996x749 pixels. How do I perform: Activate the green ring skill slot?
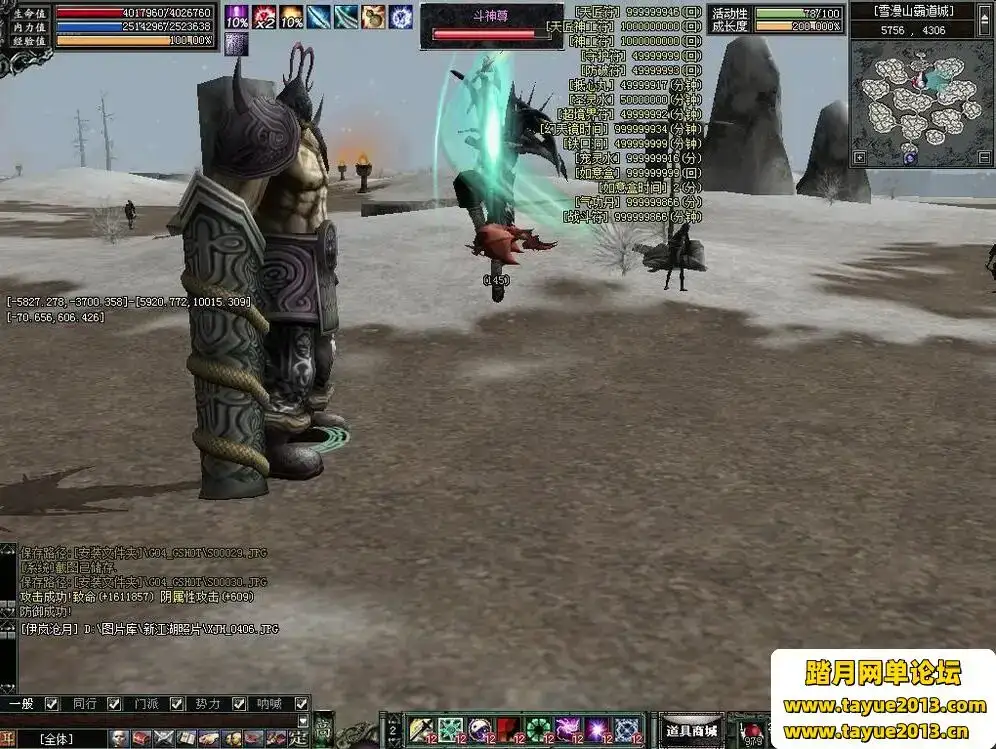pos(539,730)
